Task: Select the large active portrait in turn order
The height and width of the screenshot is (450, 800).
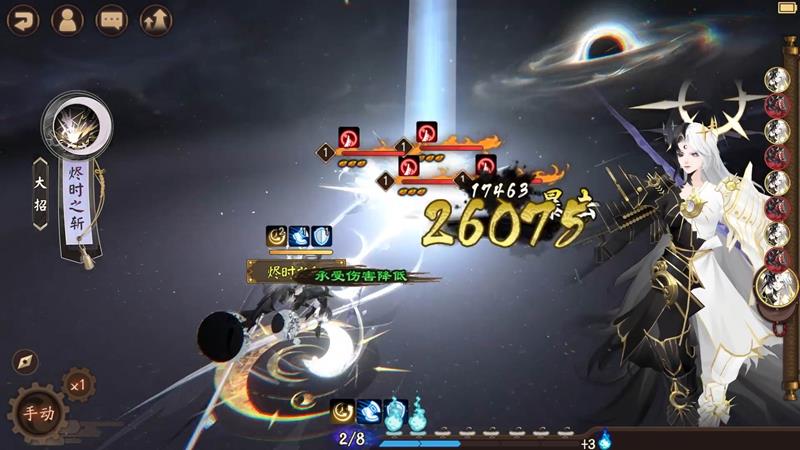Action: pyautogui.click(x=777, y=289)
